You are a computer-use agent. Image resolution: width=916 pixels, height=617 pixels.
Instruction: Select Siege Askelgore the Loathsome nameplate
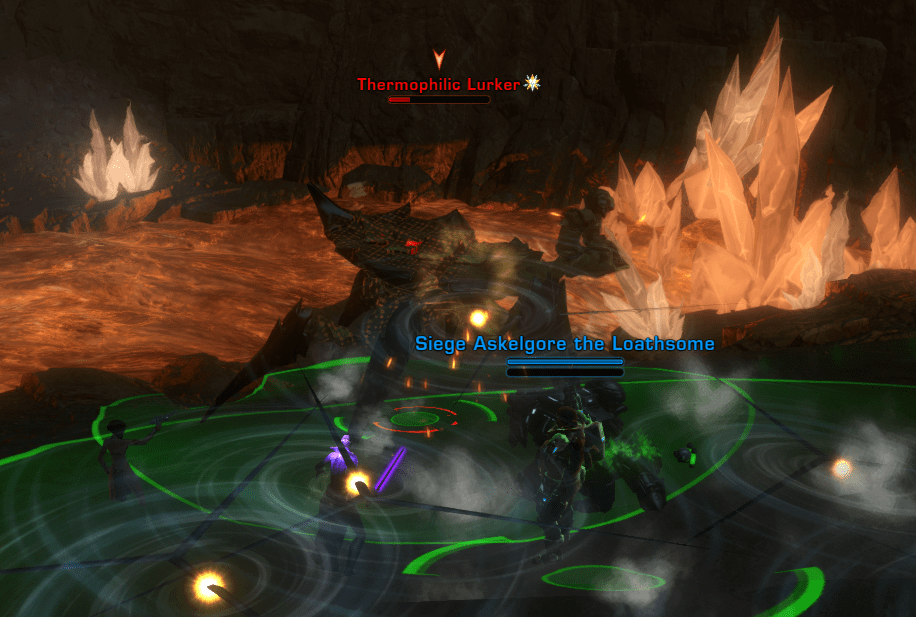pyautogui.click(x=565, y=344)
